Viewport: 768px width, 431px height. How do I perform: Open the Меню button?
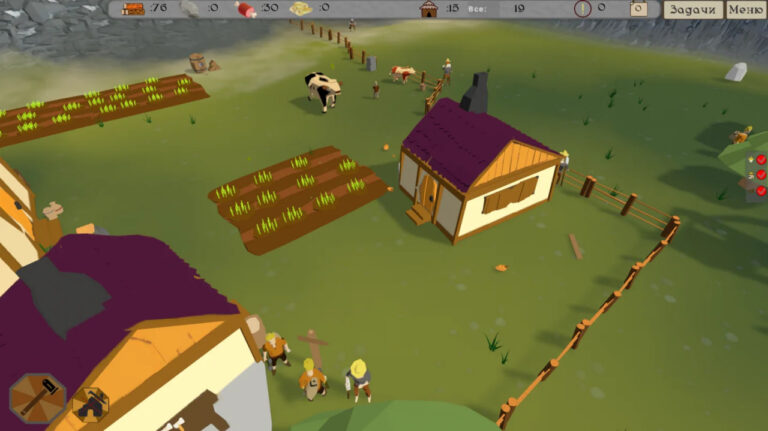pos(745,9)
